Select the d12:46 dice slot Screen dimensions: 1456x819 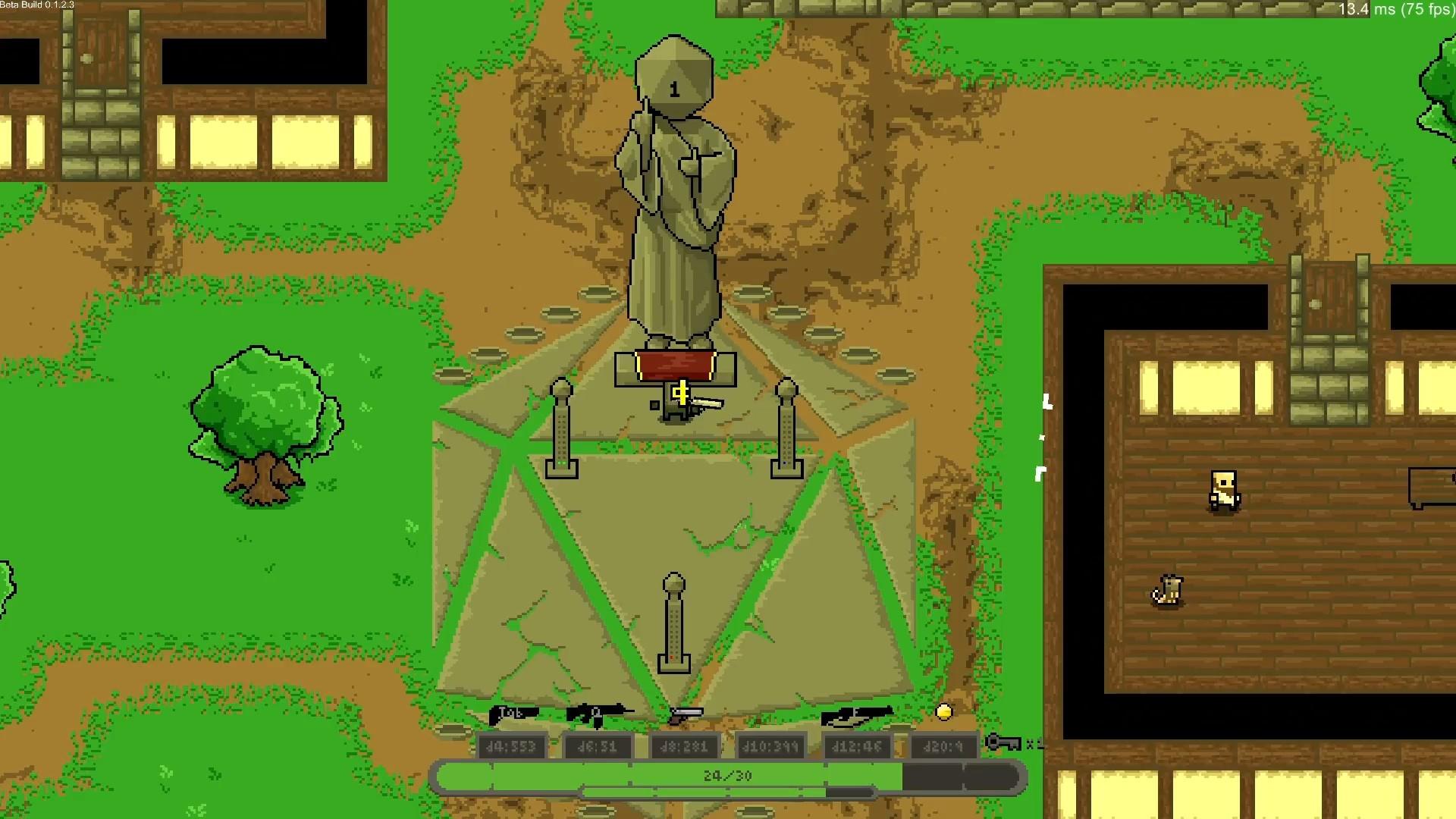pos(858,746)
